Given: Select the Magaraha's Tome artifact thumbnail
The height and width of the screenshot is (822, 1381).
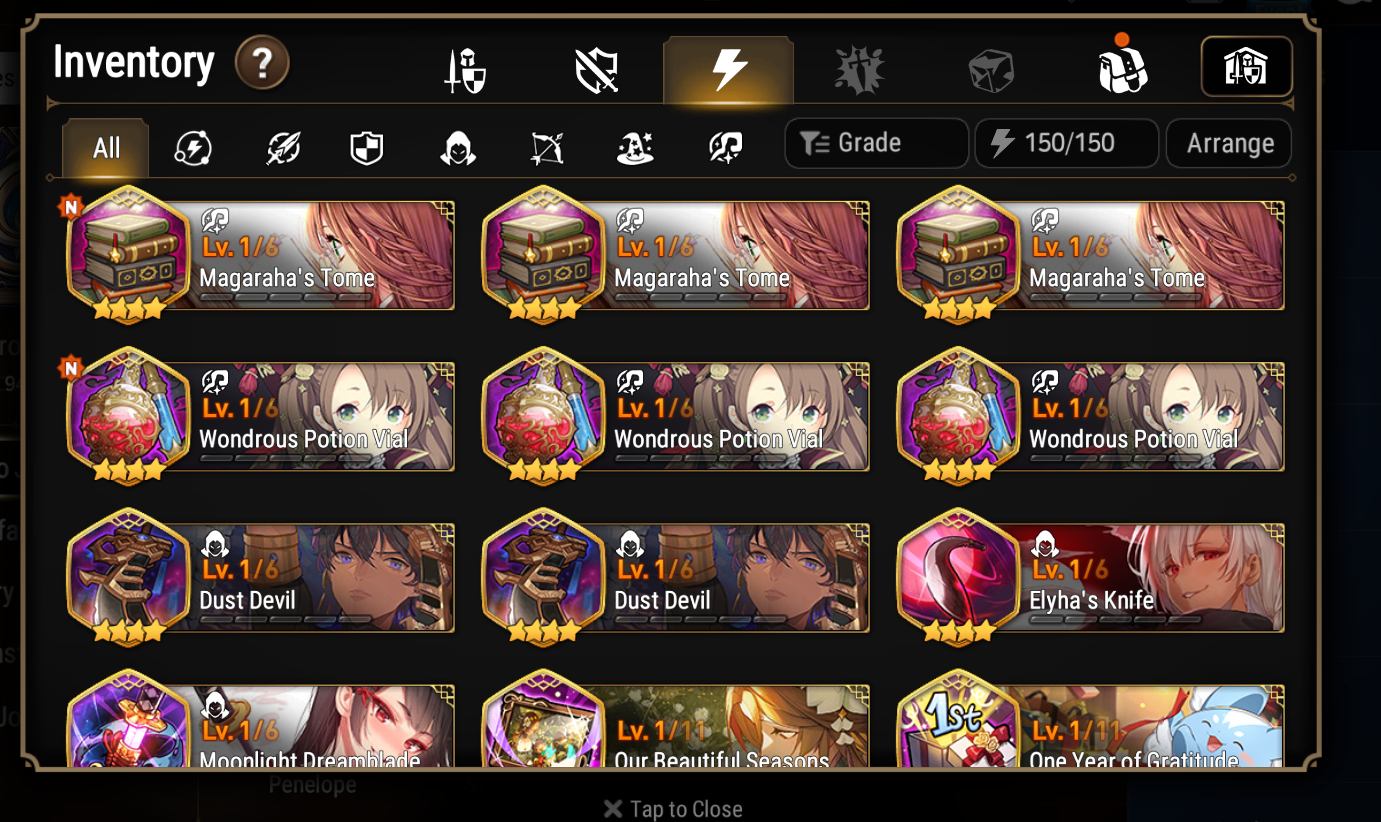Looking at the screenshot, I should tap(130, 255).
